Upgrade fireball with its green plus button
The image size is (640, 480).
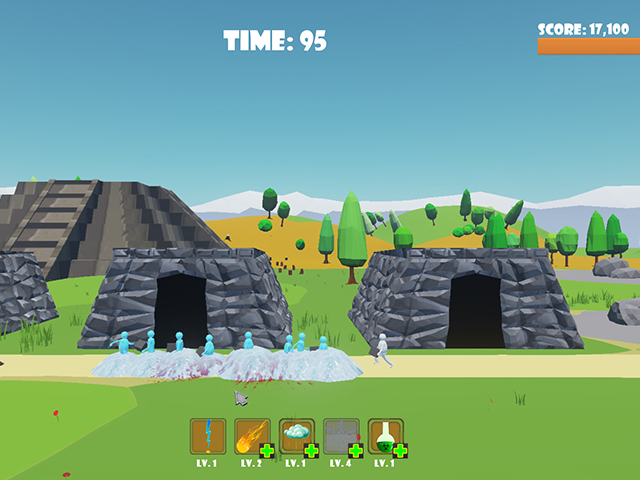pyautogui.click(x=267, y=451)
